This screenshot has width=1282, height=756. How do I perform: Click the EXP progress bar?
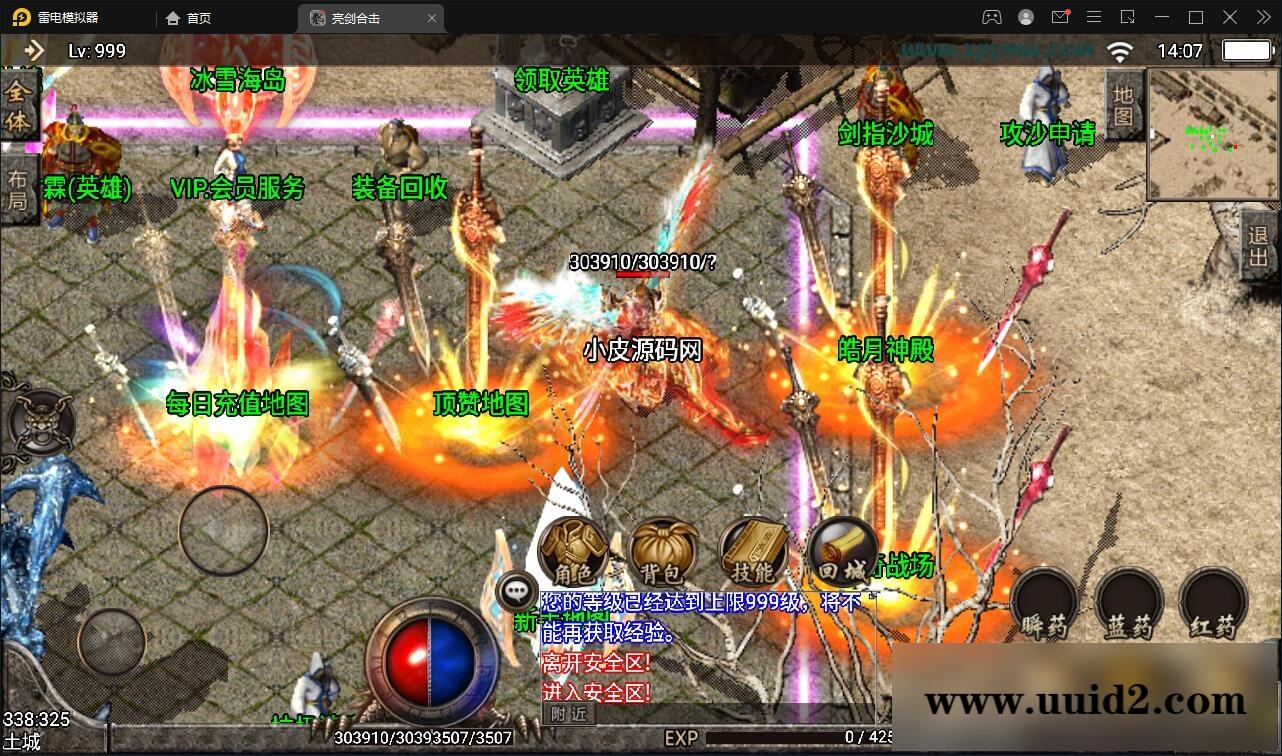click(800, 737)
